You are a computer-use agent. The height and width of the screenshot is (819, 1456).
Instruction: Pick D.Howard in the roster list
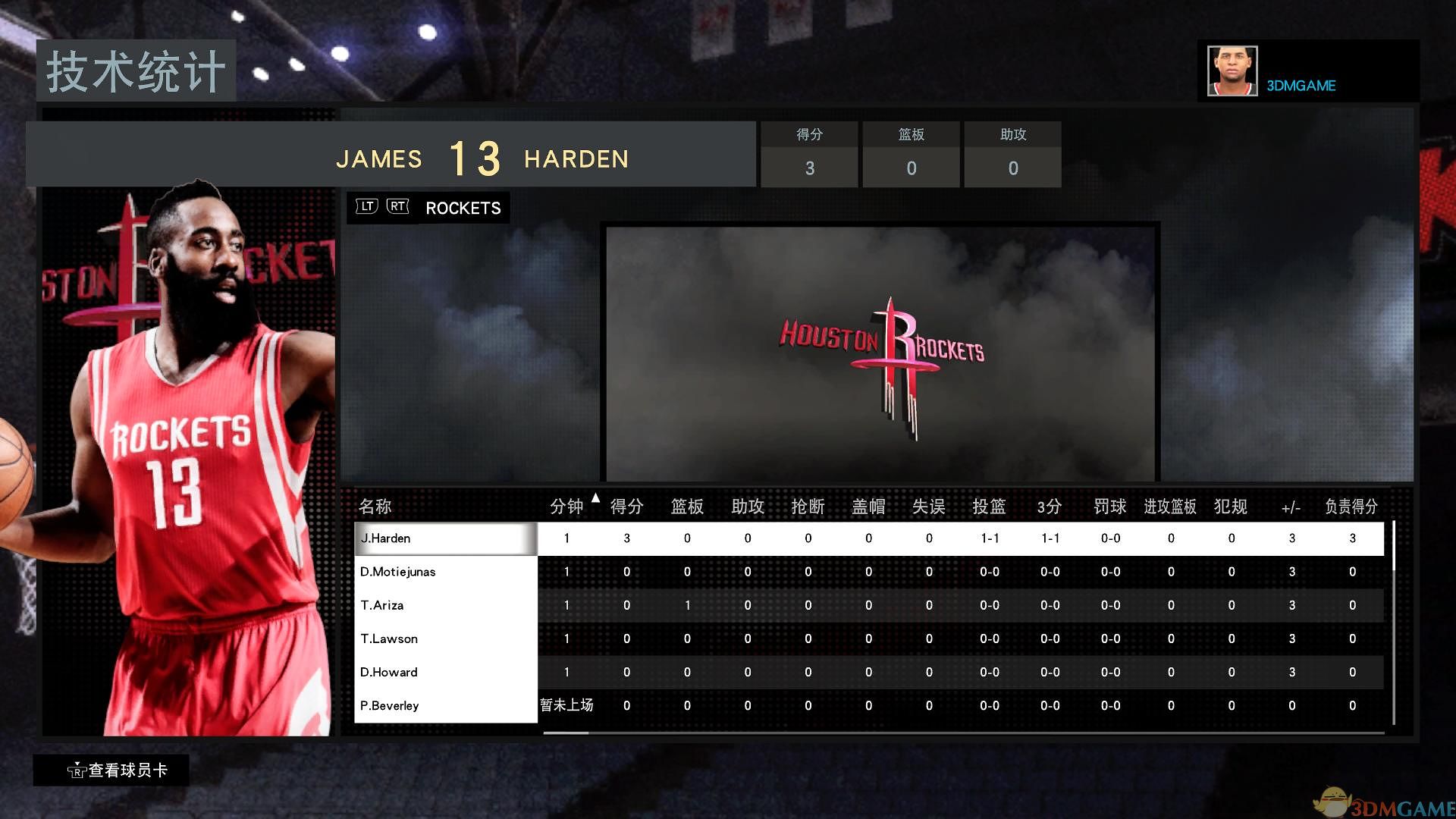(445, 672)
